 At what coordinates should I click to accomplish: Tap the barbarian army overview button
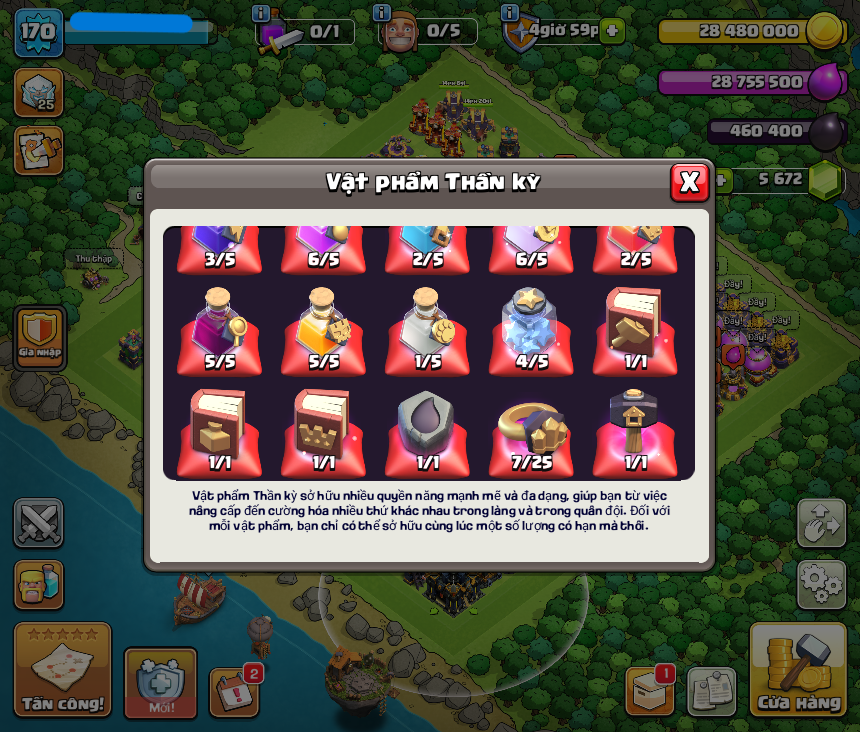point(38,584)
